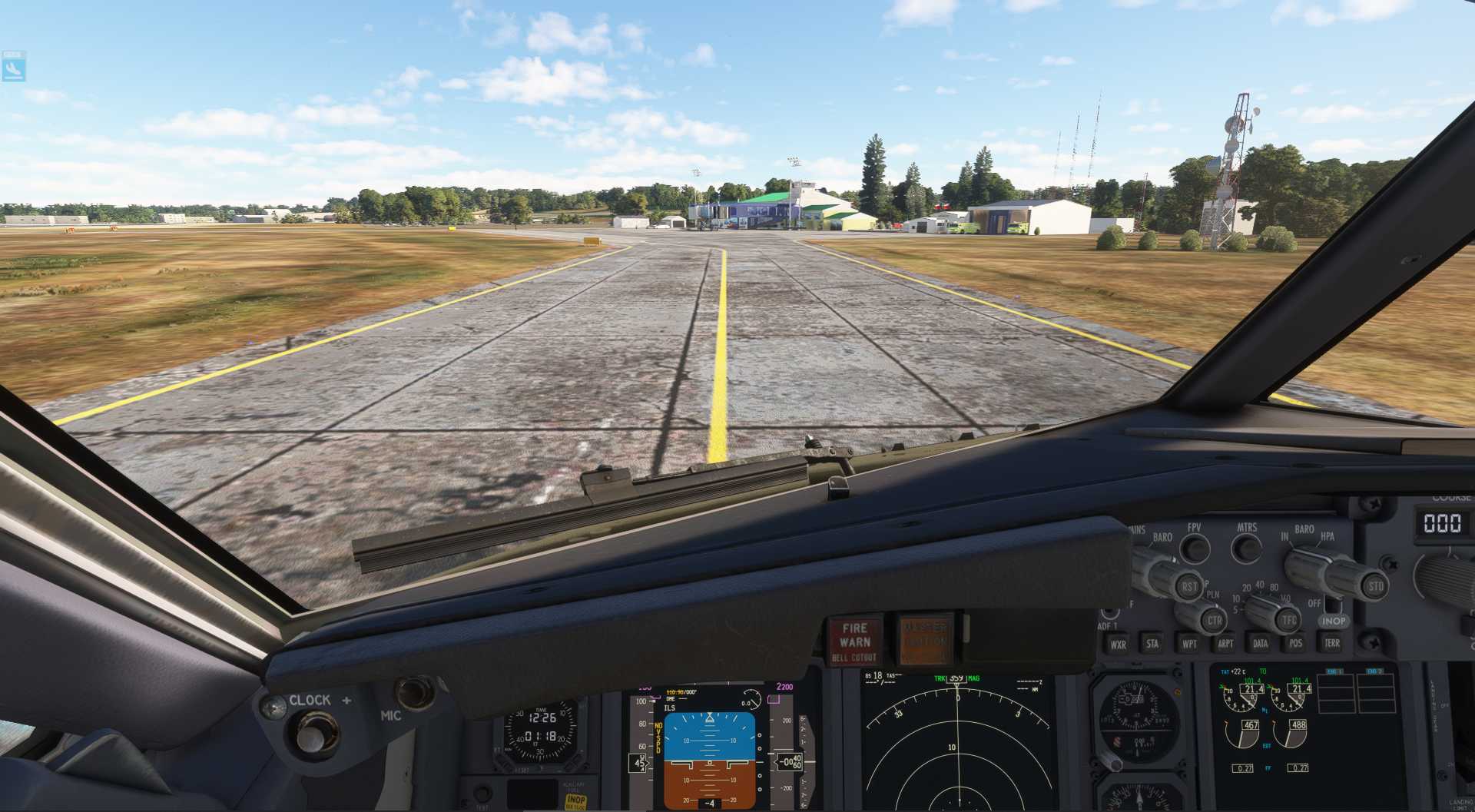
Task: Toggle the DATA map button
Action: 1261,644
